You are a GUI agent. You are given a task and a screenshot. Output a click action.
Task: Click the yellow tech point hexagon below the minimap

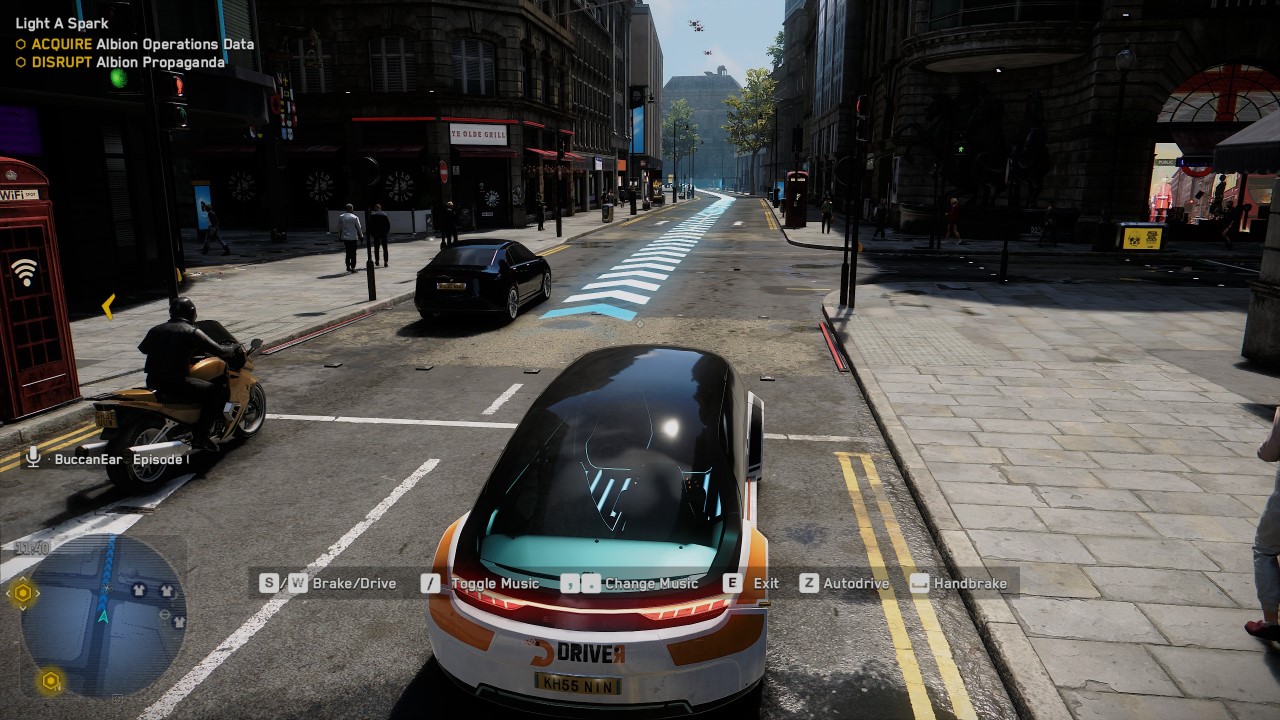(x=51, y=680)
